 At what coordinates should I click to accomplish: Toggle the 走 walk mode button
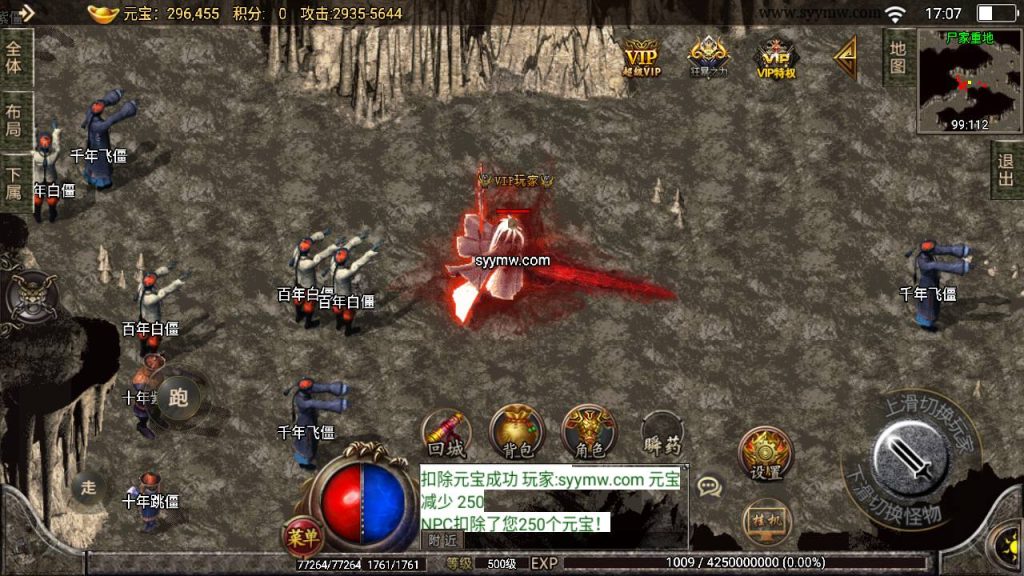pyautogui.click(x=89, y=488)
